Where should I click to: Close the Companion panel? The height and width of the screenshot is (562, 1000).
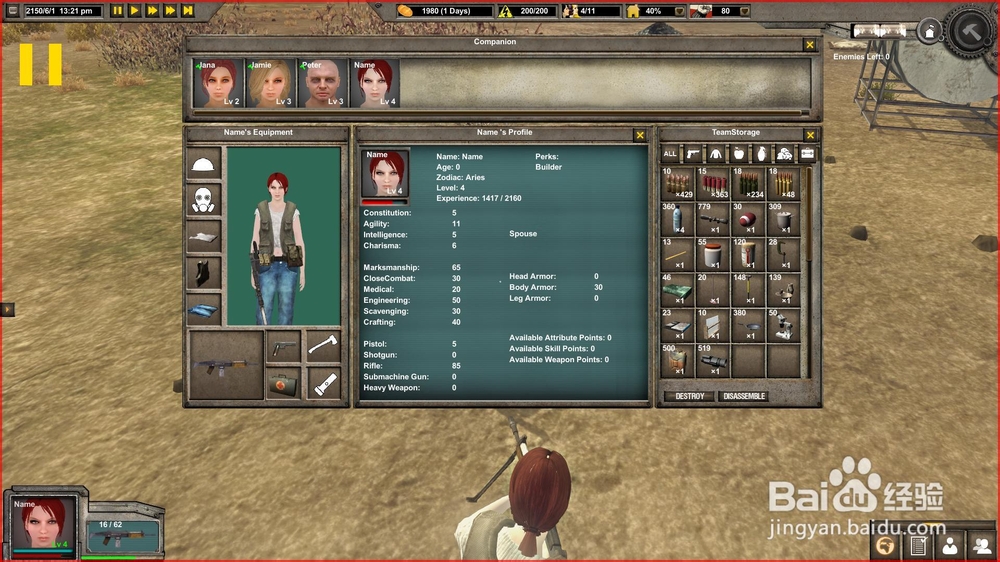pos(810,45)
